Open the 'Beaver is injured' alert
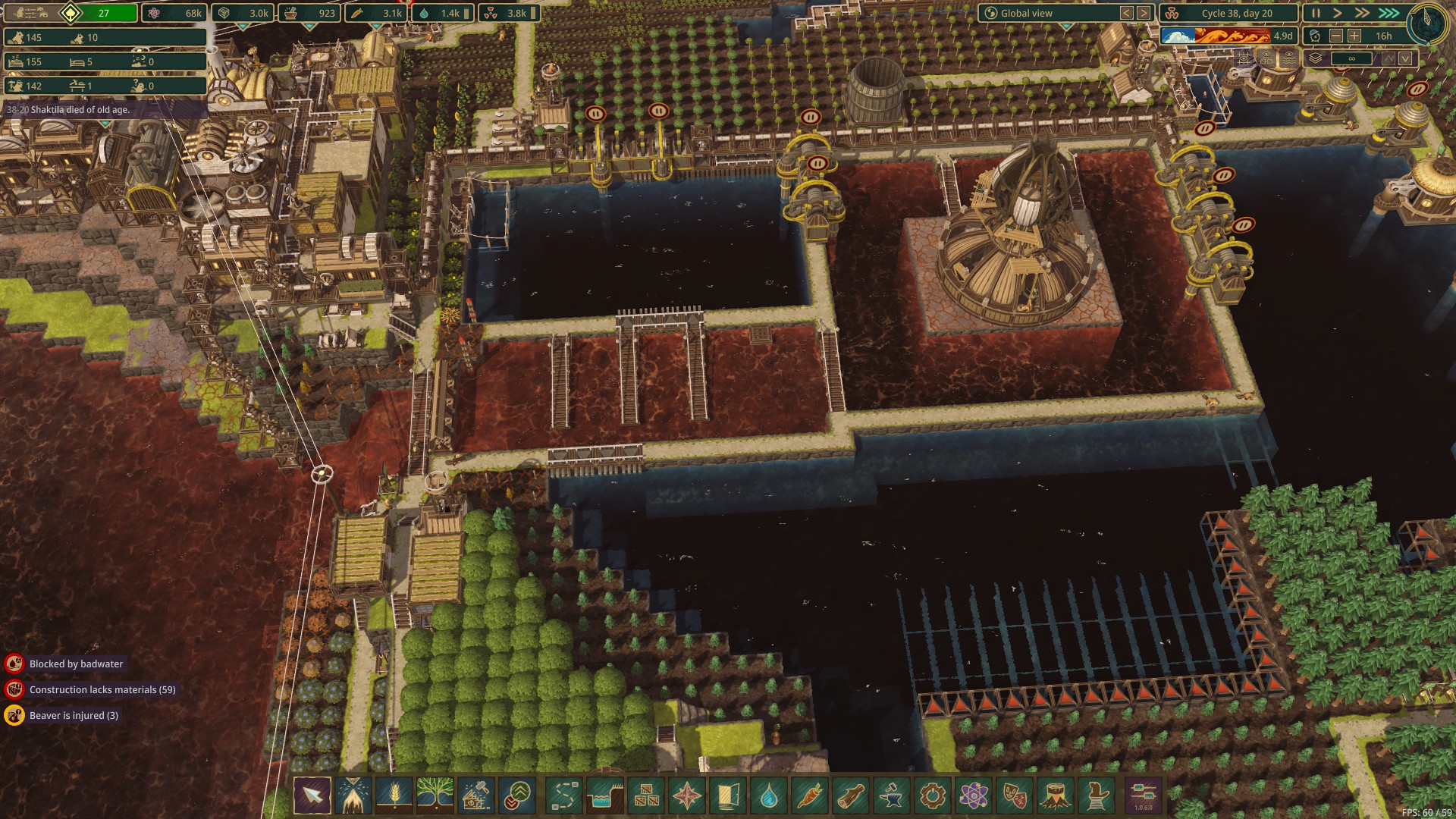The image size is (1456, 819). coord(74,716)
